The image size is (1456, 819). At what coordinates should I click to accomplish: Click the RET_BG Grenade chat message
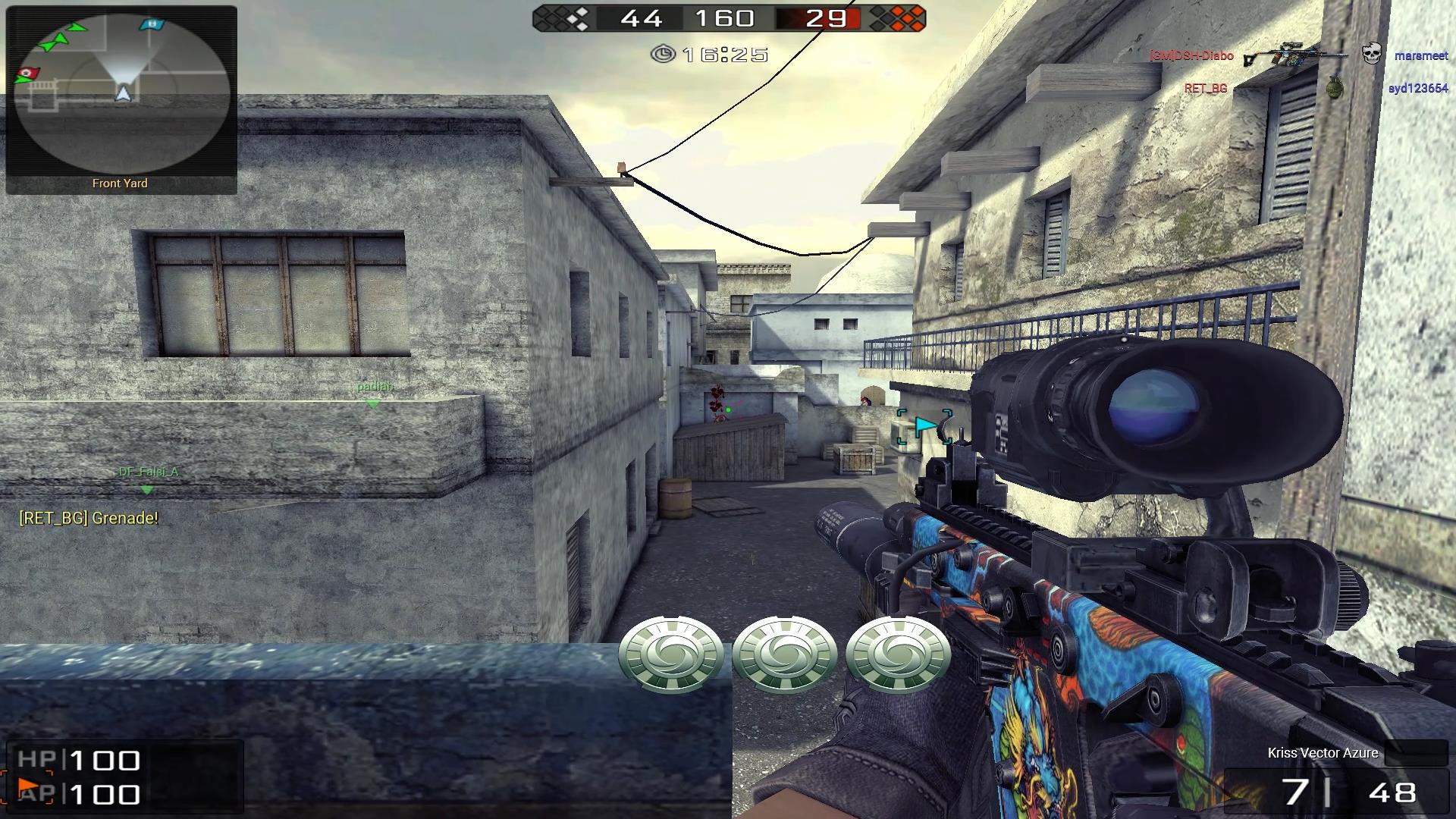click(x=89, y=518)
